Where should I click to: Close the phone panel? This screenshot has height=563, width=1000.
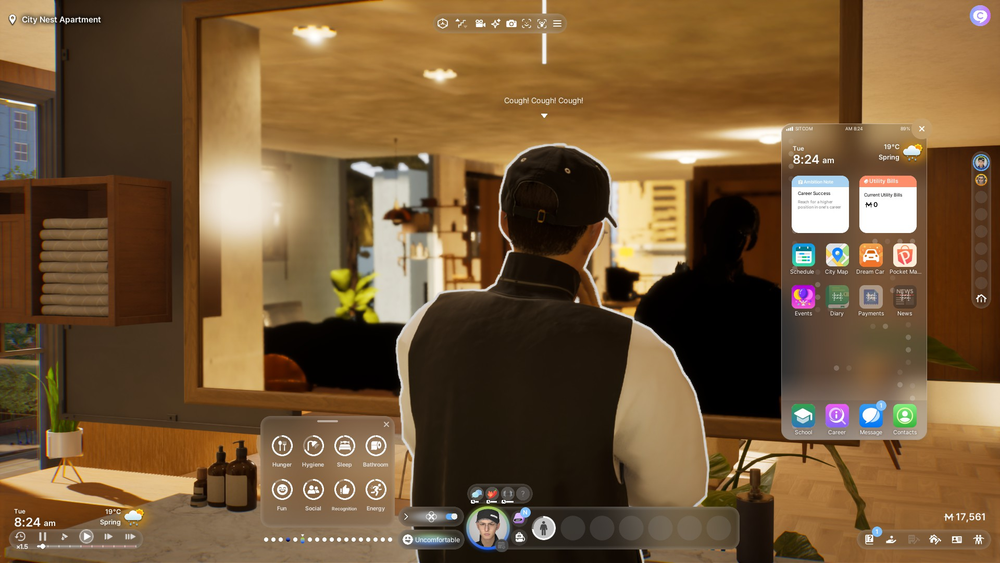click(x=922, y=129)
